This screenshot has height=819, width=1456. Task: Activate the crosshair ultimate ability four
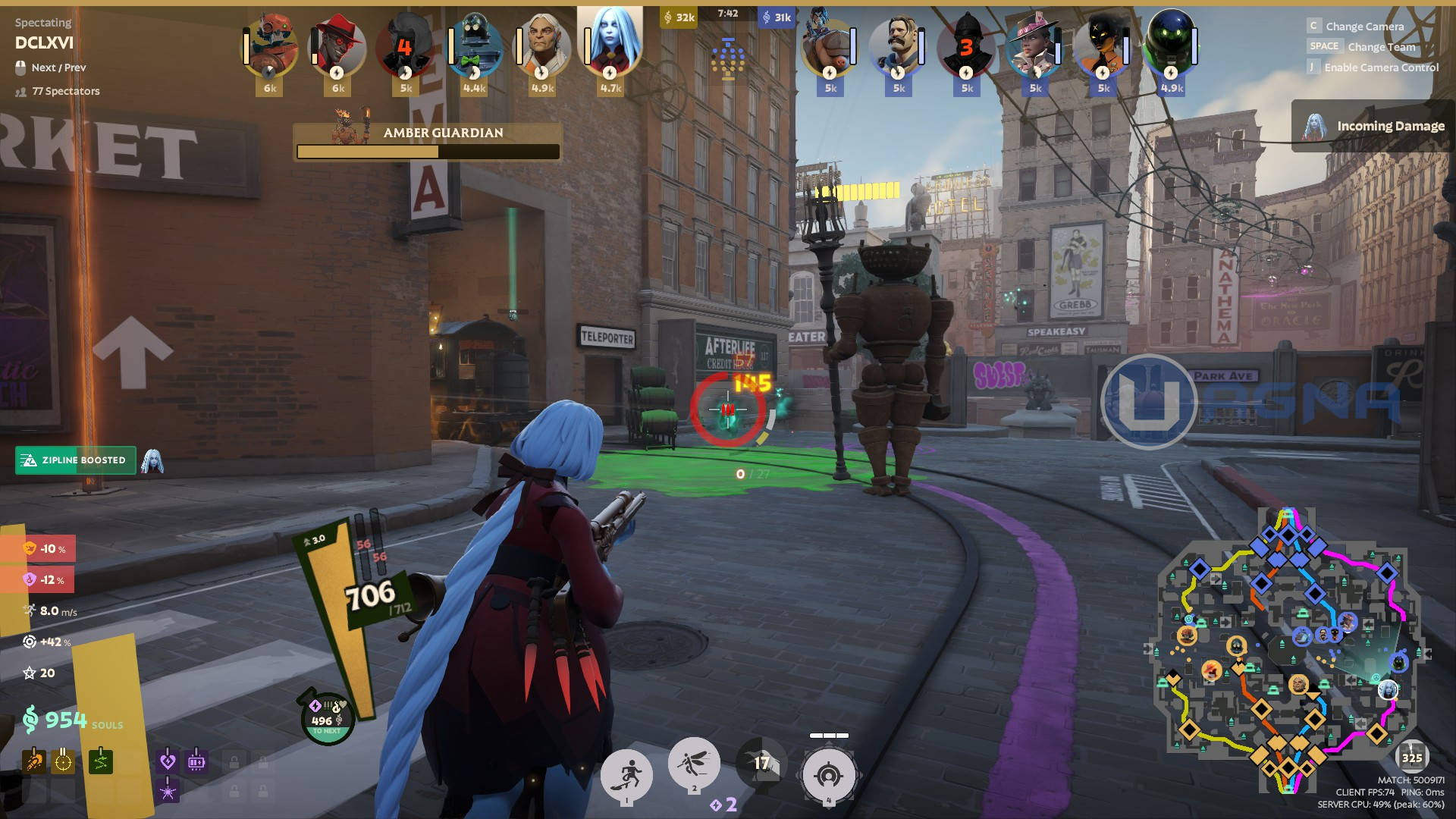coord(828,775)
